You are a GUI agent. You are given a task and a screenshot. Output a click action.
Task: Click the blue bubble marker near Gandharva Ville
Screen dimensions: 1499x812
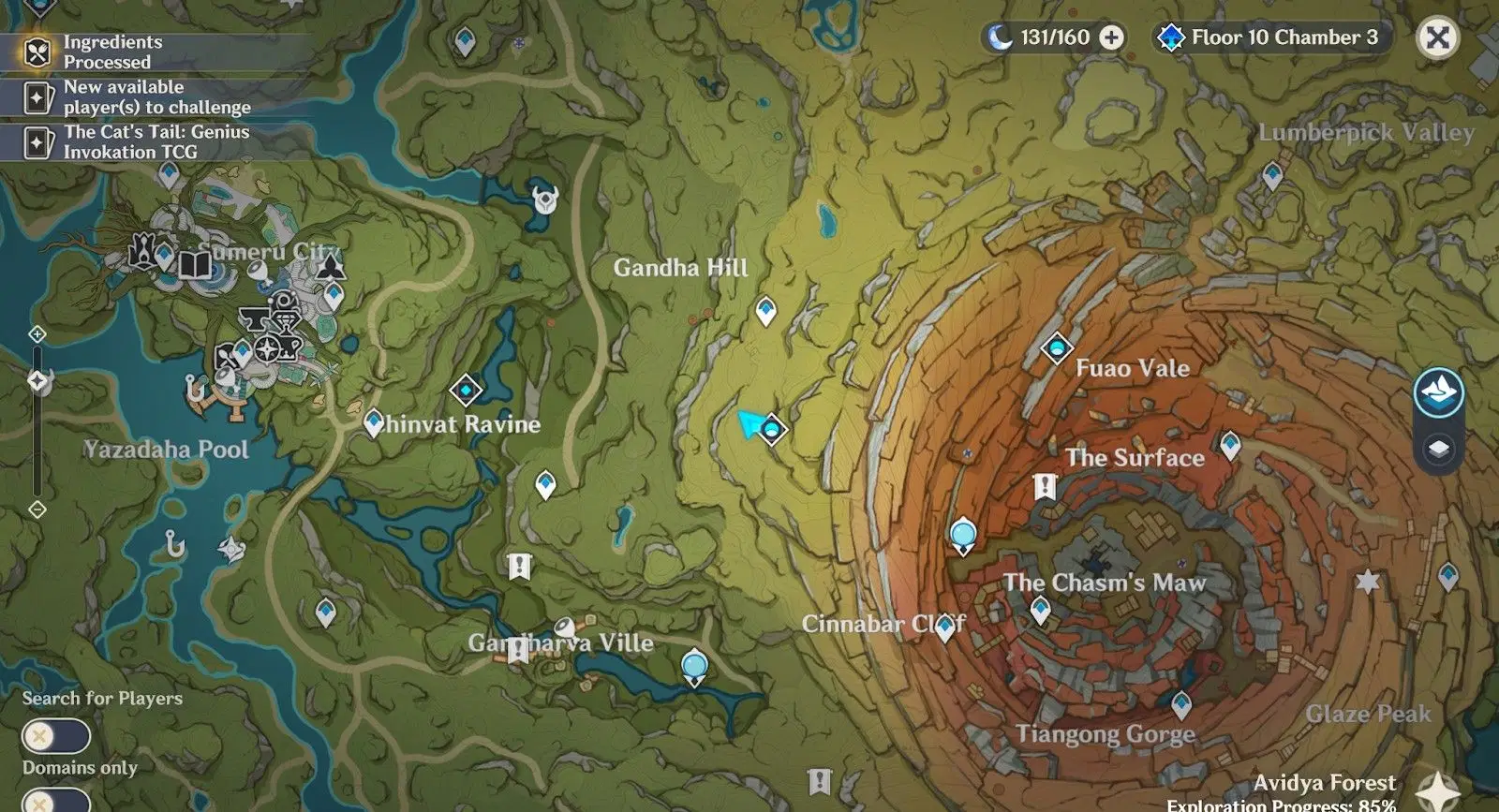tap(695, 667)
